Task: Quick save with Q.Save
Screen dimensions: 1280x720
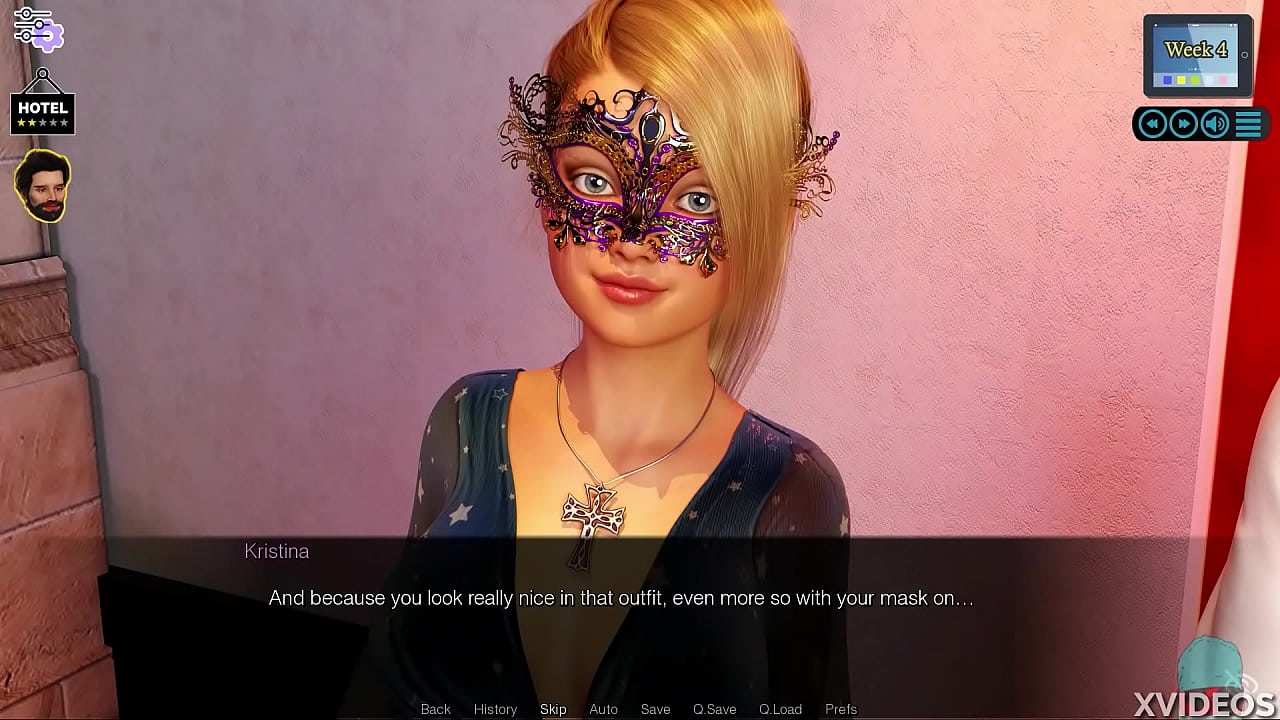Action: click(x=714, y=709)
